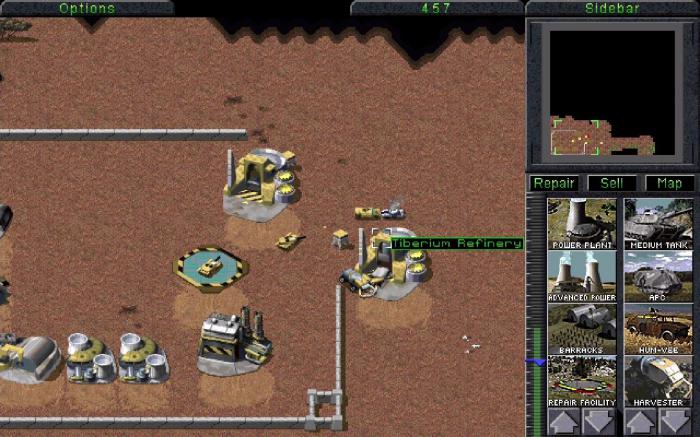Image resolution: width=700 pixels, height=437 pixels.
Task: Select the Advanced Power build icon
Action: 581,275
